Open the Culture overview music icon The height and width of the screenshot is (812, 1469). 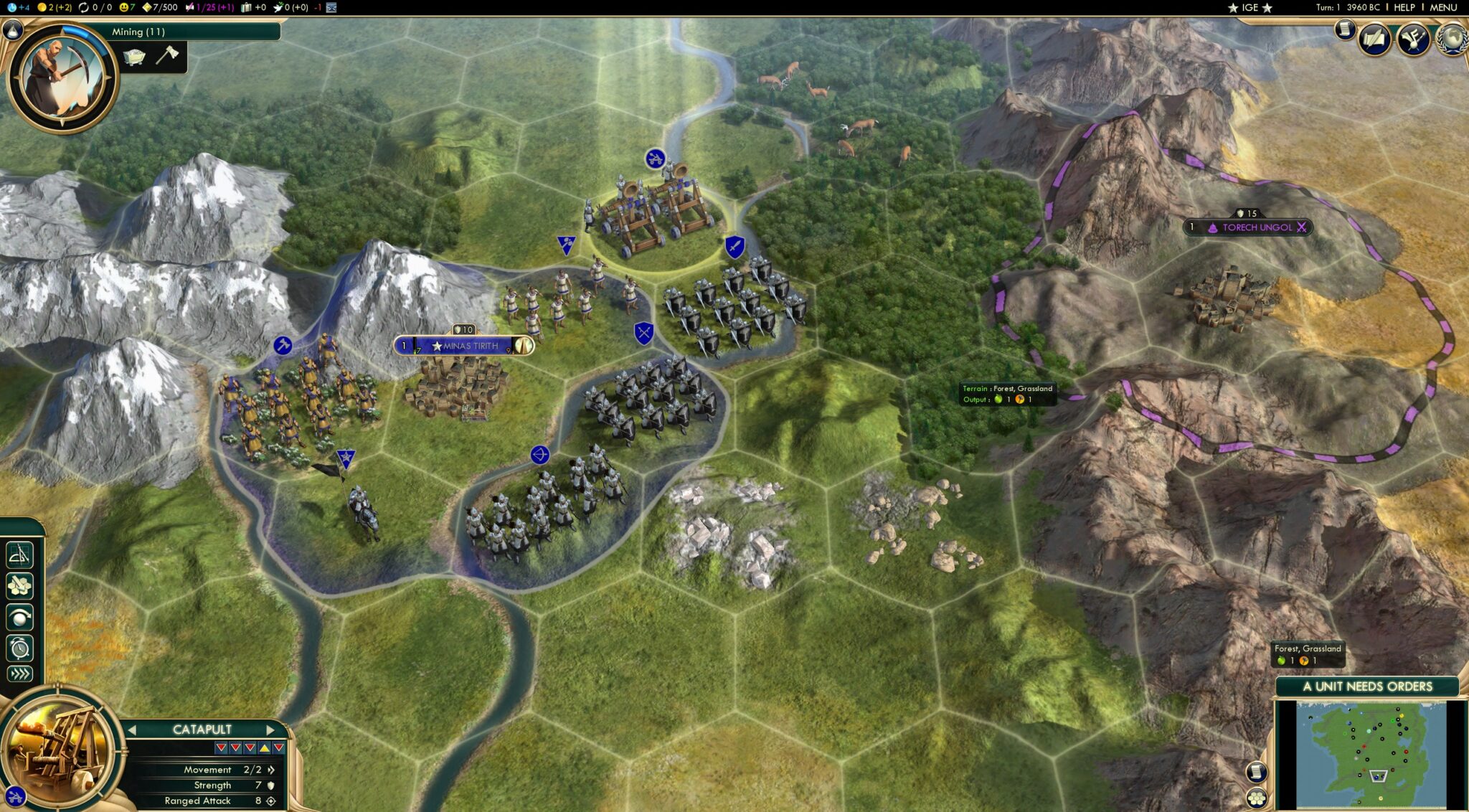1414,40
